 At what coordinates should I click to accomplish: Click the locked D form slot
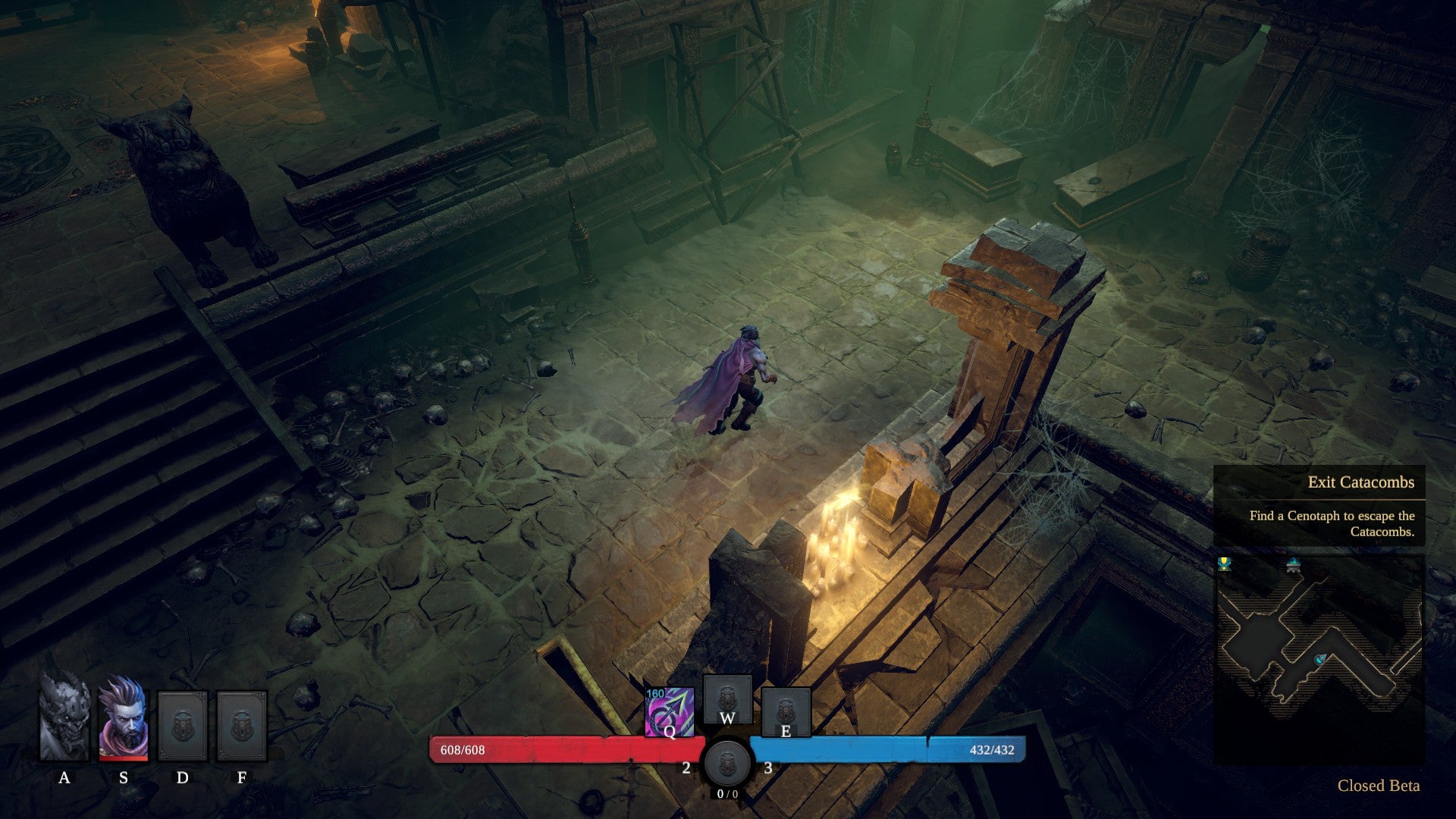click(x=182, y=726)
